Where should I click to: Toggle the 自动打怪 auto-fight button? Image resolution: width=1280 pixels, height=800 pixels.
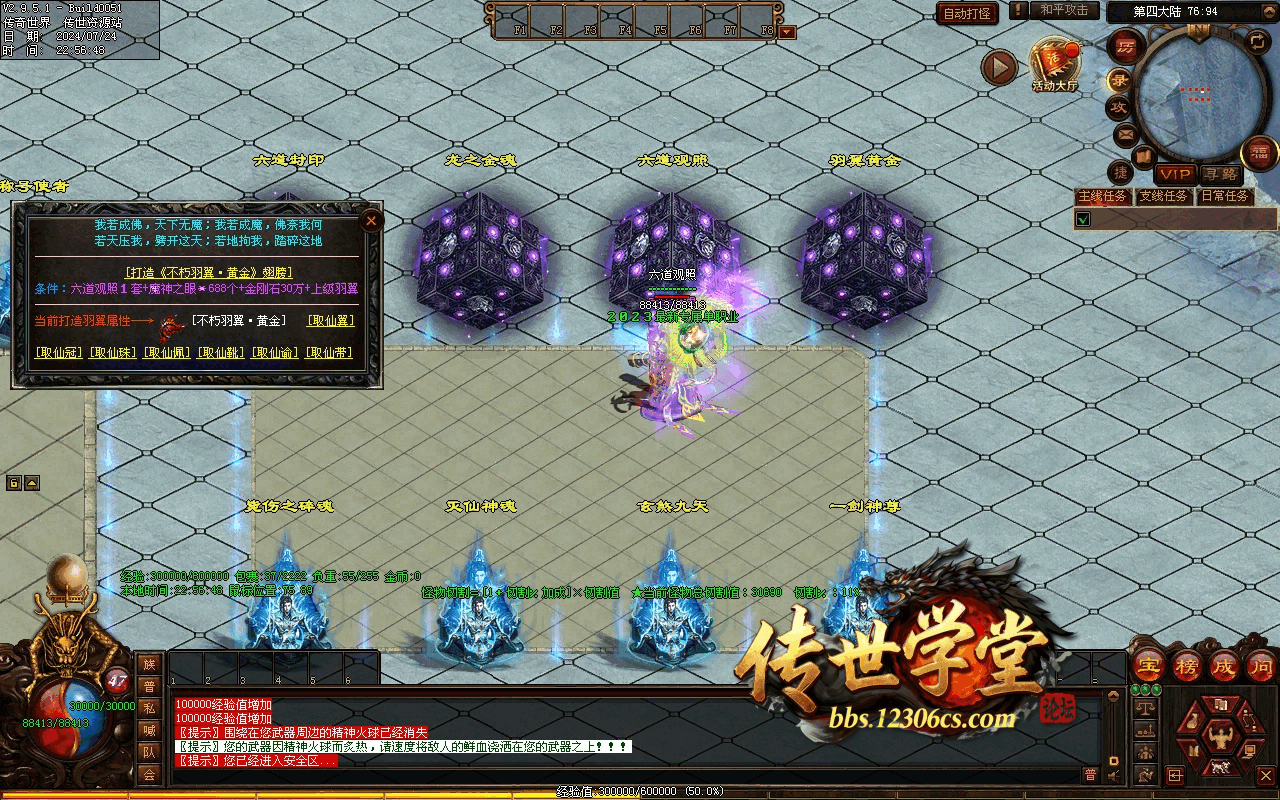[967, 13]
